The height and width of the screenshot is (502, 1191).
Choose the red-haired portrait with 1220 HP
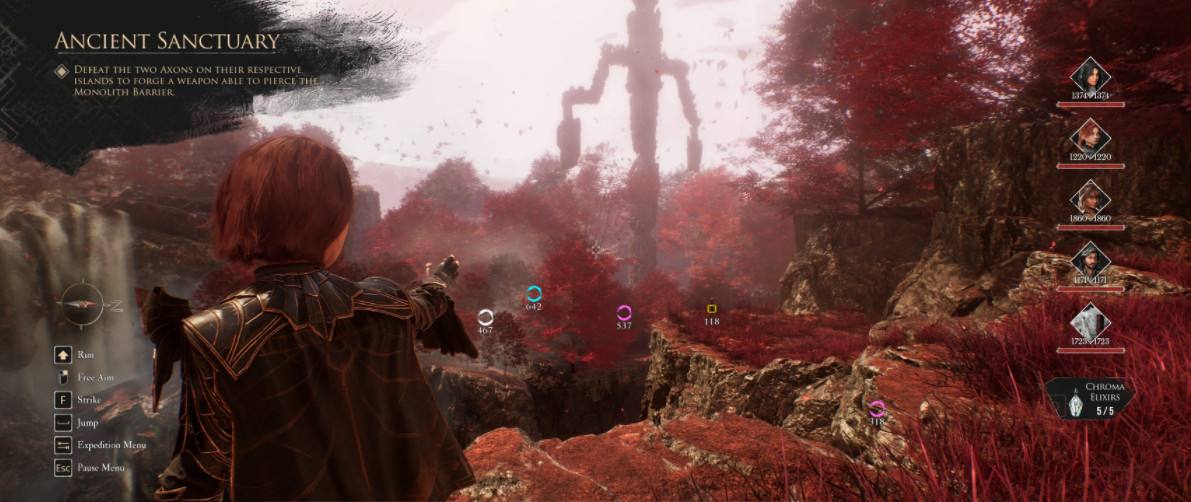click(x=1090, y=137)
